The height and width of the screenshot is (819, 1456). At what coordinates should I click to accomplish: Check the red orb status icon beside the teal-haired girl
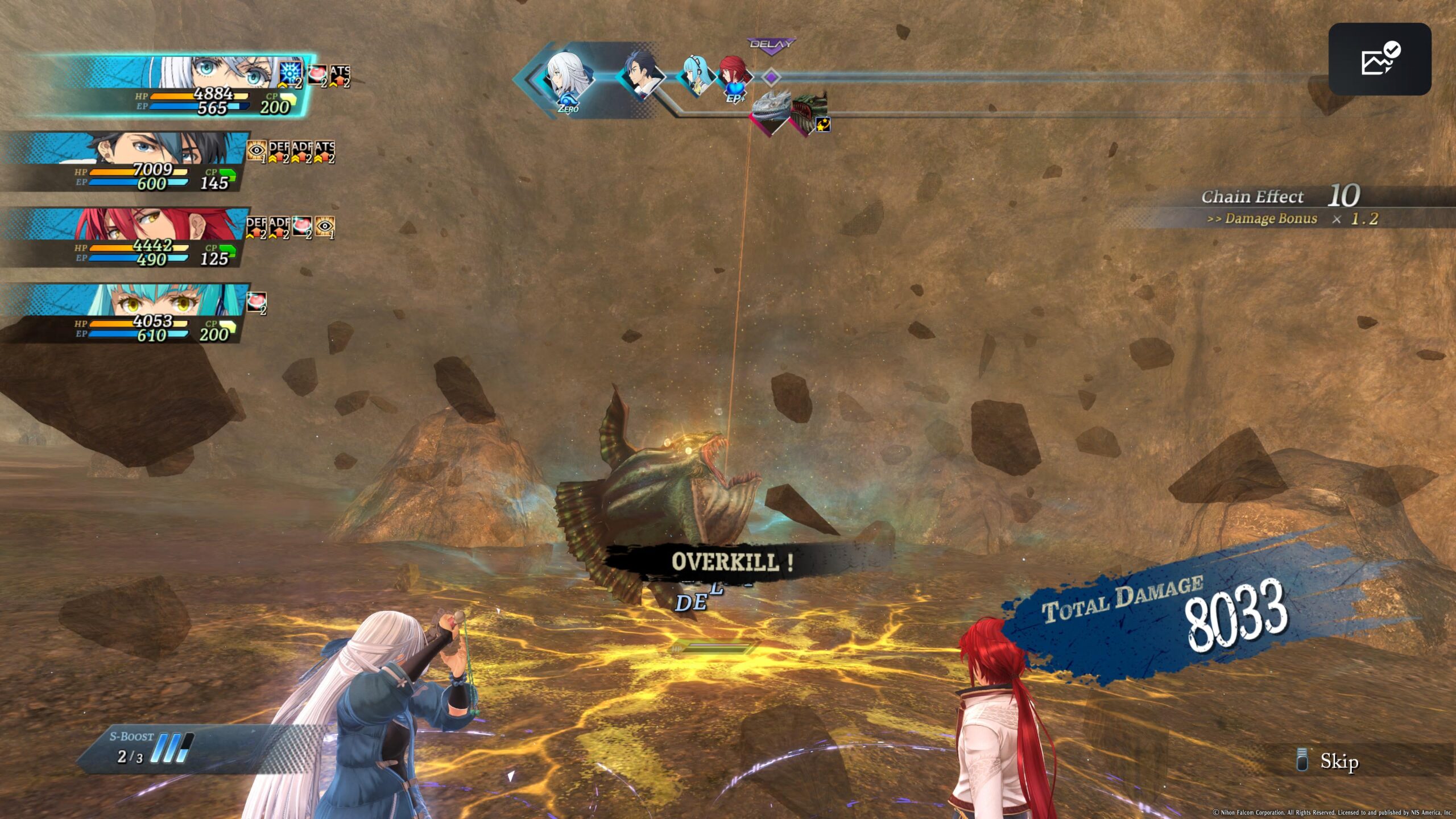coord(257,301)
